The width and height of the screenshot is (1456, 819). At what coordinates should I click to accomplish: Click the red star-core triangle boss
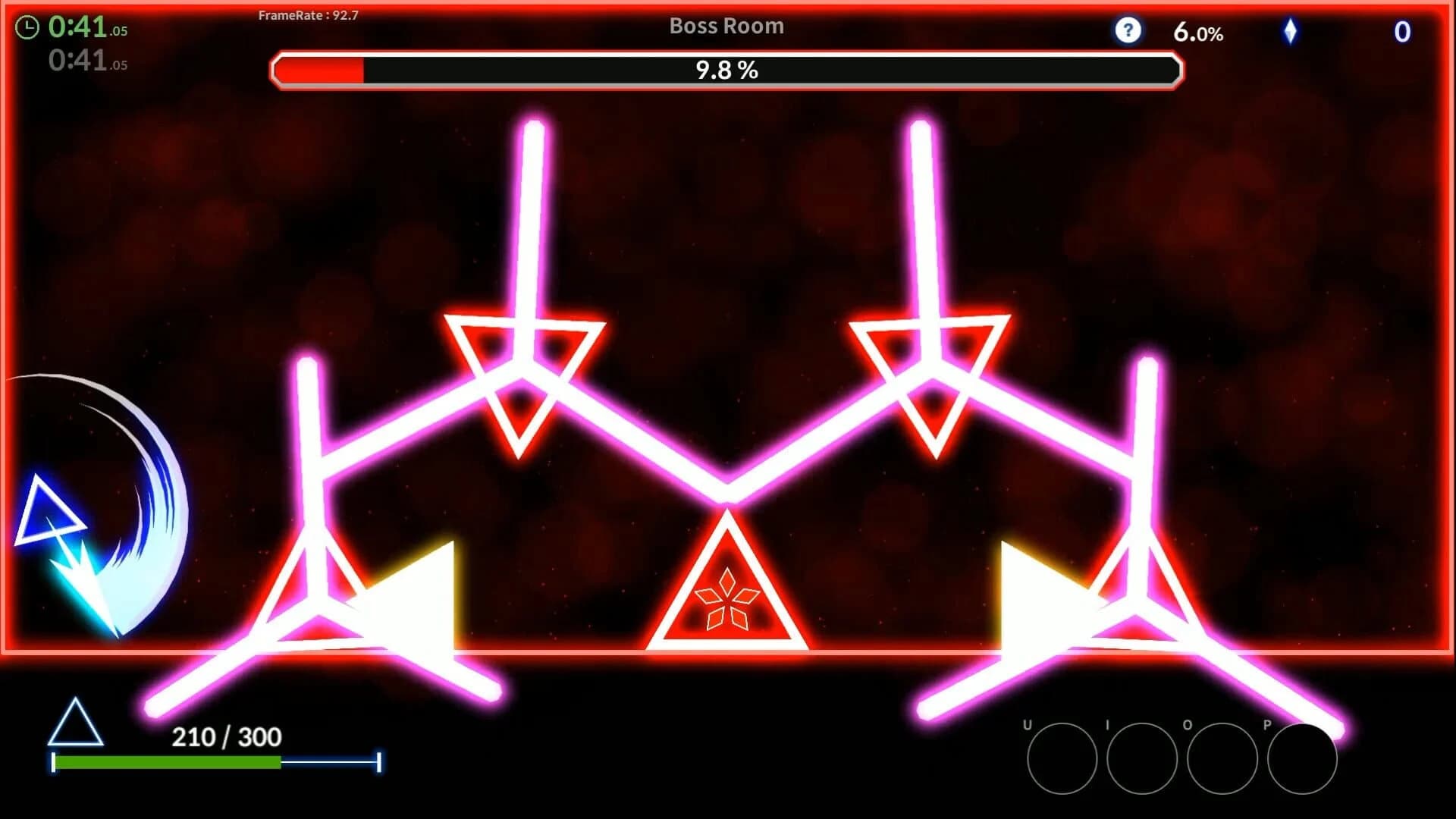[x=728, y=599]
